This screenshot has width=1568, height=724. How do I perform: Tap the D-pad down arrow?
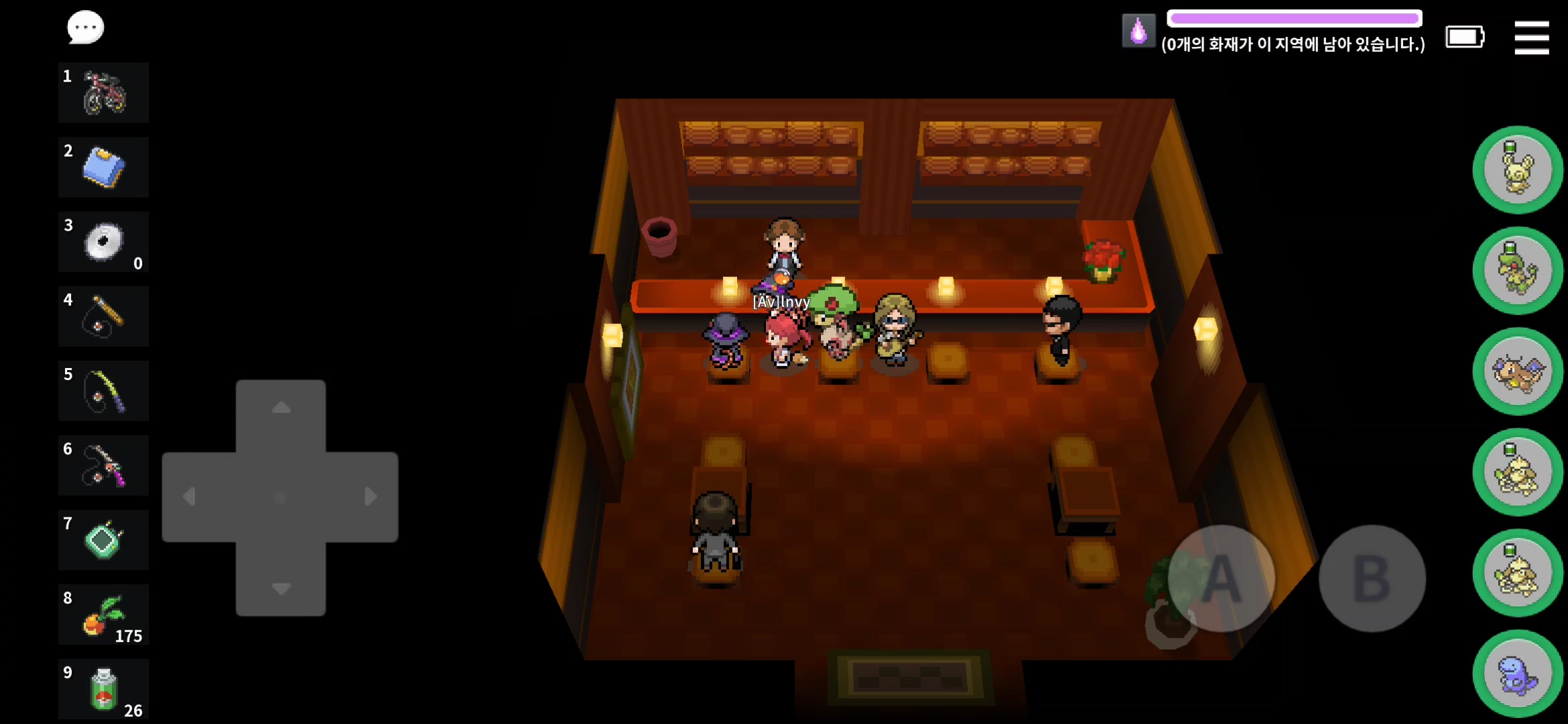(x=281, y=589)
